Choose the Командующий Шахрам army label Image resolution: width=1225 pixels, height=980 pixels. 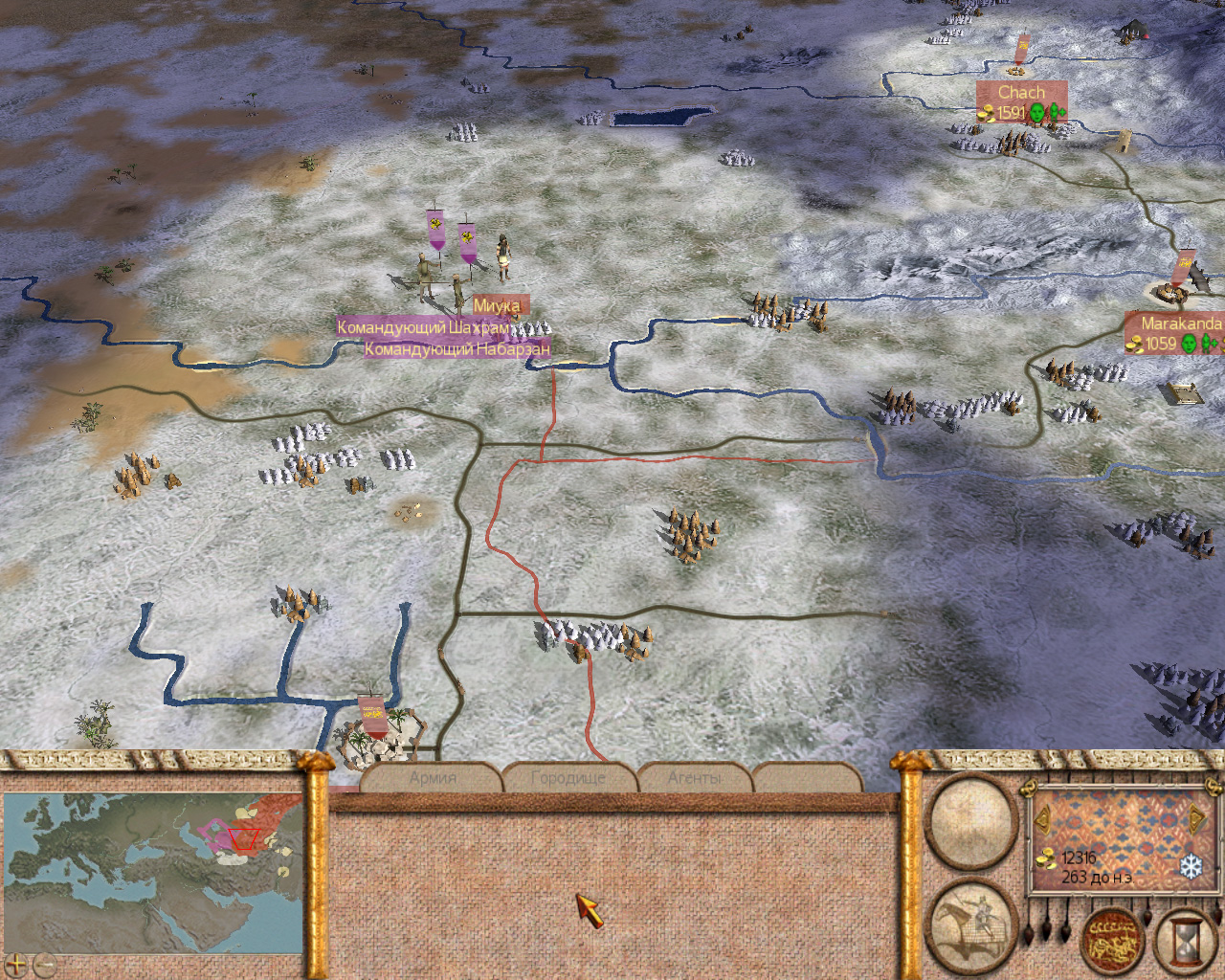click(422, 327)
